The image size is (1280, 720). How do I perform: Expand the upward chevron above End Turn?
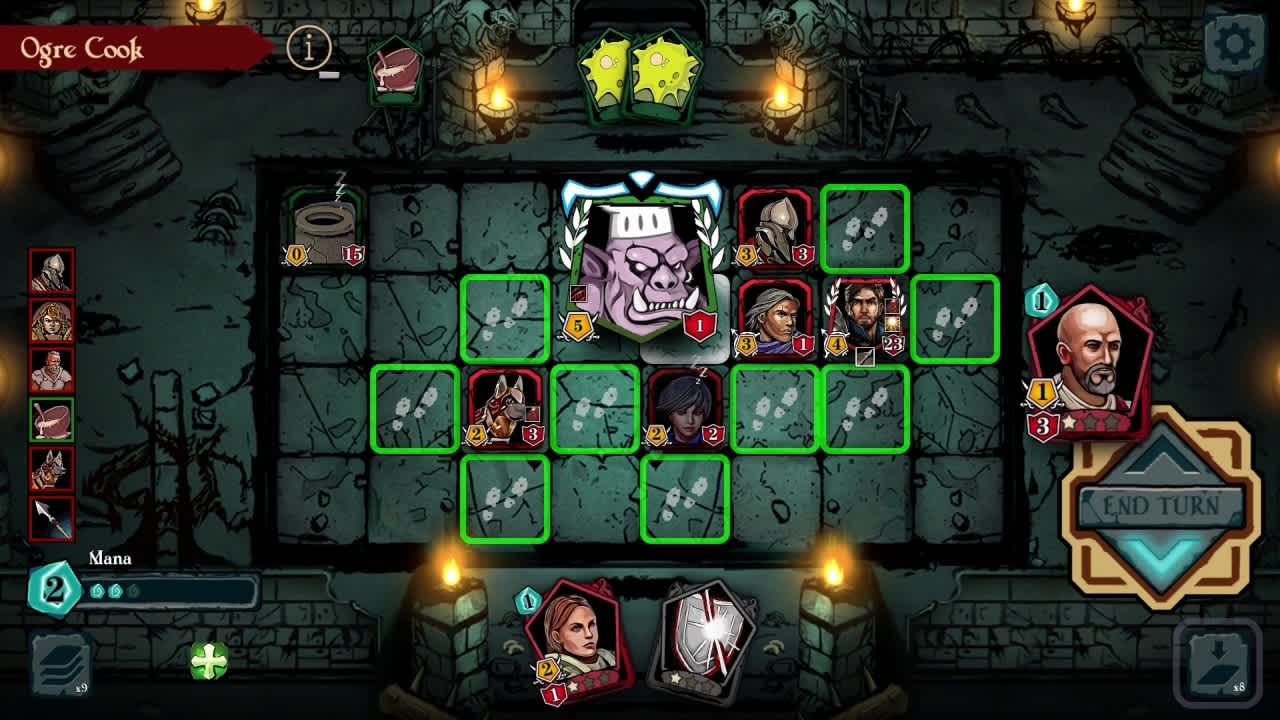coord(1157,465)
